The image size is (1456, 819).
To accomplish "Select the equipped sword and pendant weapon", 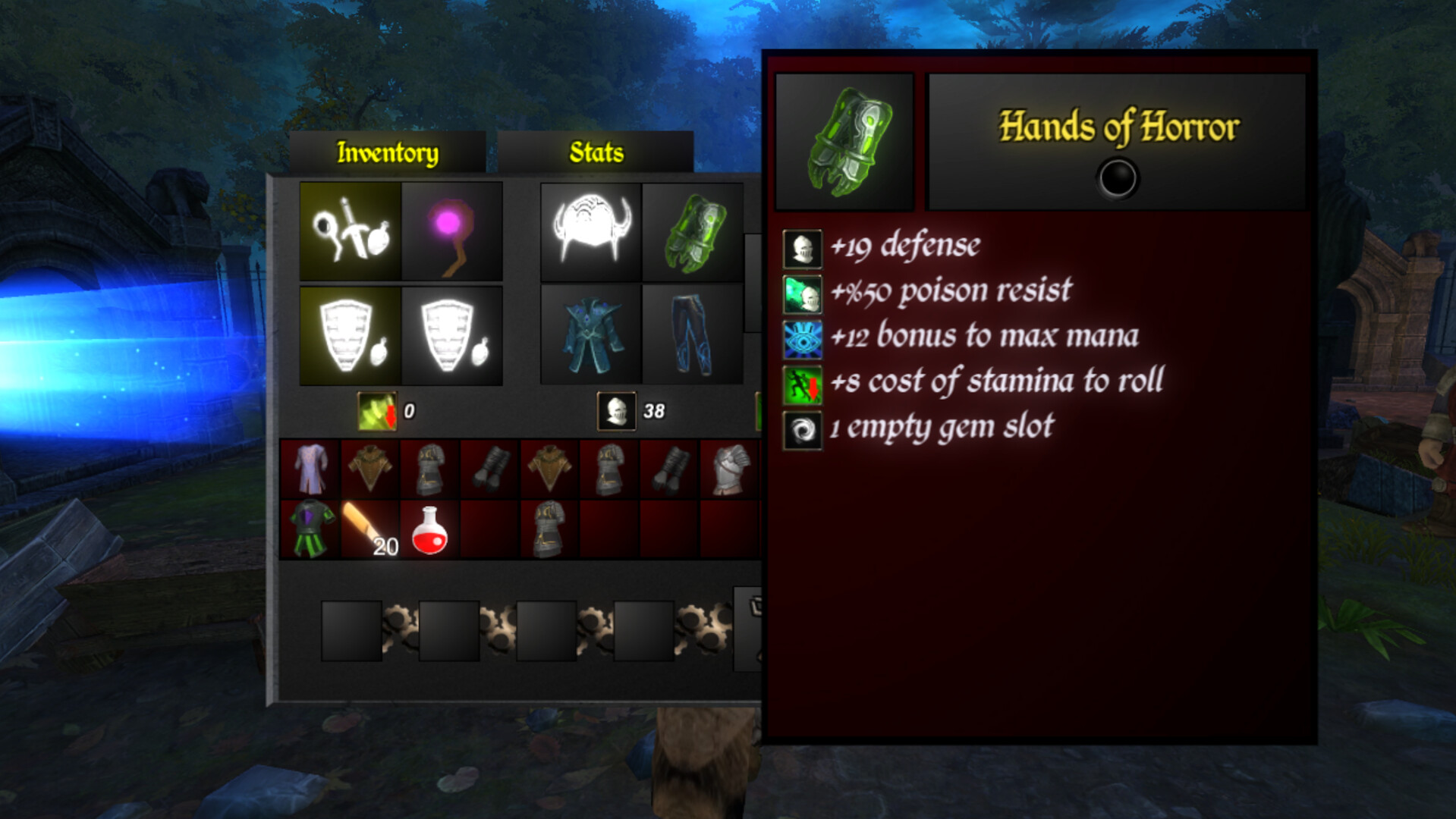I will click(350, 231).
